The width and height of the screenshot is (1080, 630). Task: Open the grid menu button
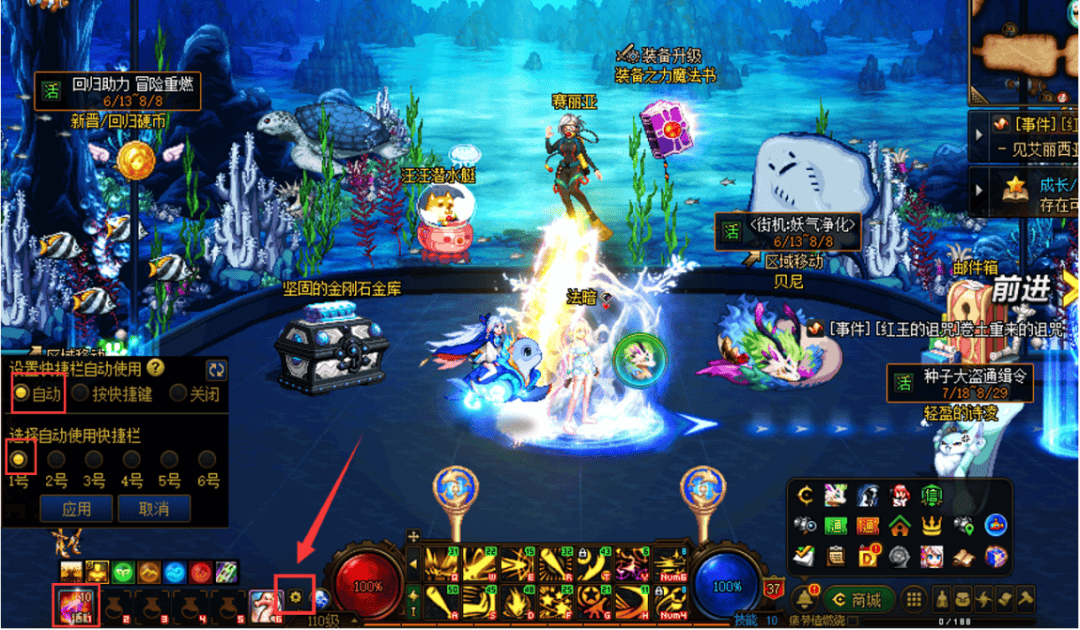913,600
